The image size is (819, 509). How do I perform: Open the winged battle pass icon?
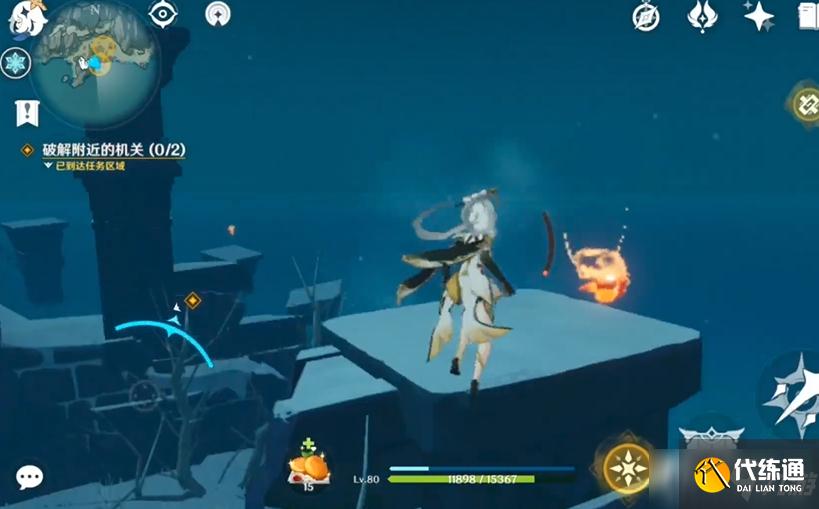tap(703, 16)
